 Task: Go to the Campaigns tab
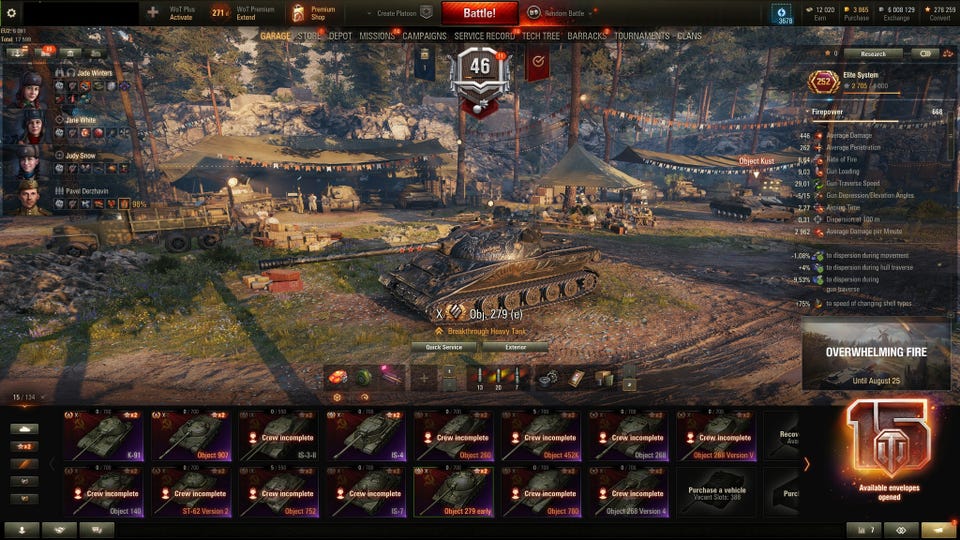point(424,36)
